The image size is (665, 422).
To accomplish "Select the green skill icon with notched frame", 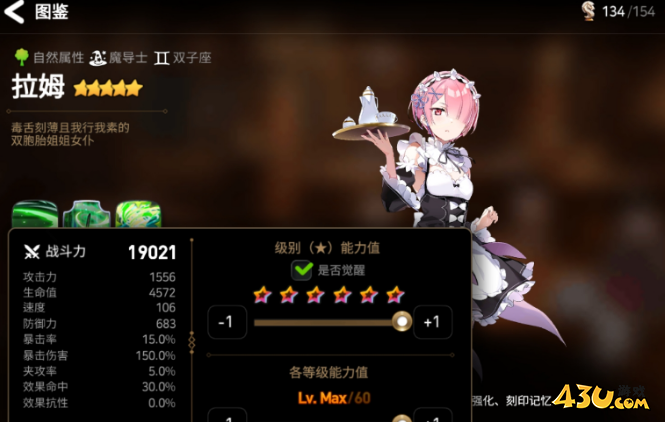I will point(87,215).
